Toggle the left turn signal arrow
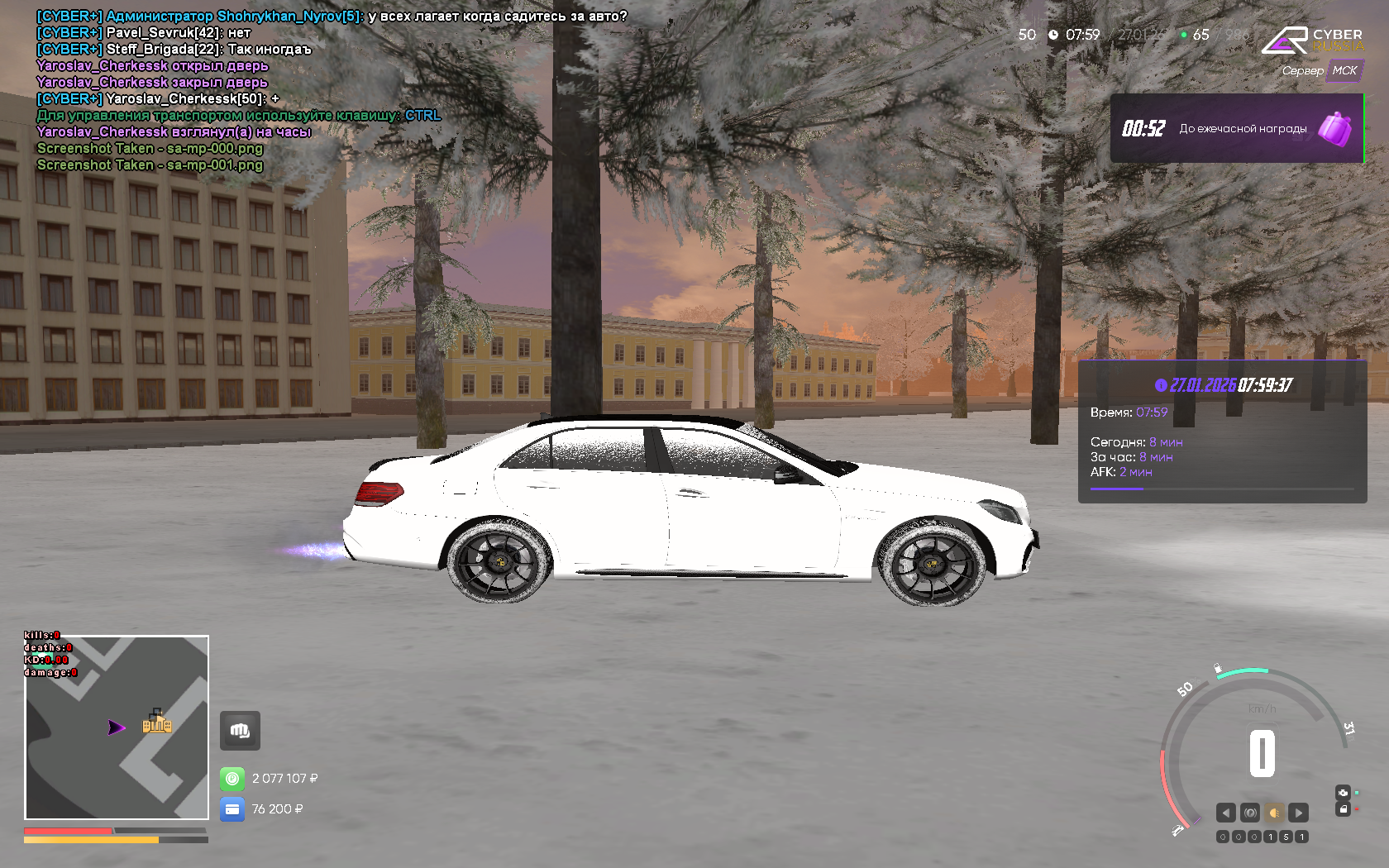1389x868 pixels. (x=1225, y=813)
